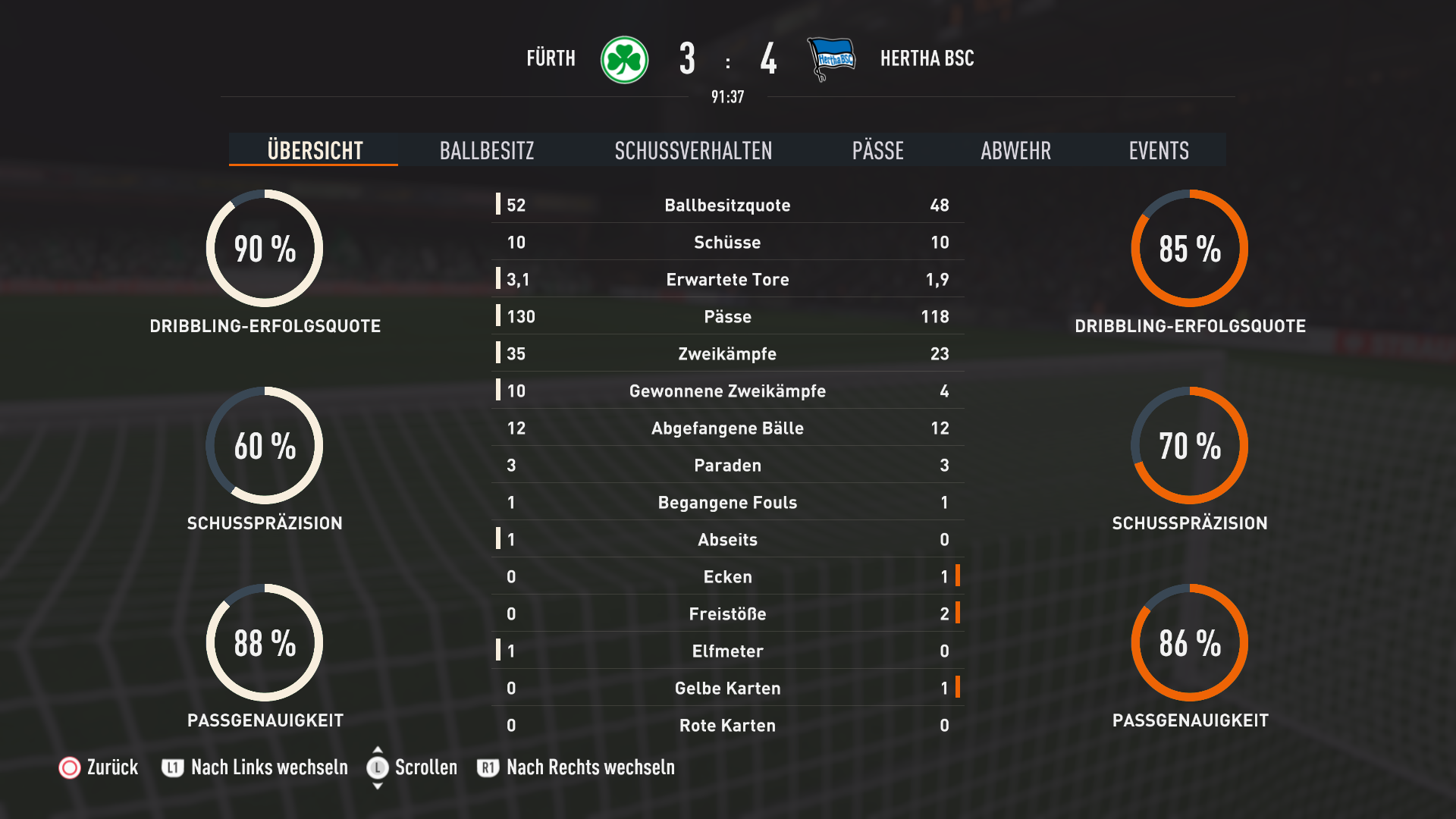Select the Pässe tab

(x=877, y=150)
